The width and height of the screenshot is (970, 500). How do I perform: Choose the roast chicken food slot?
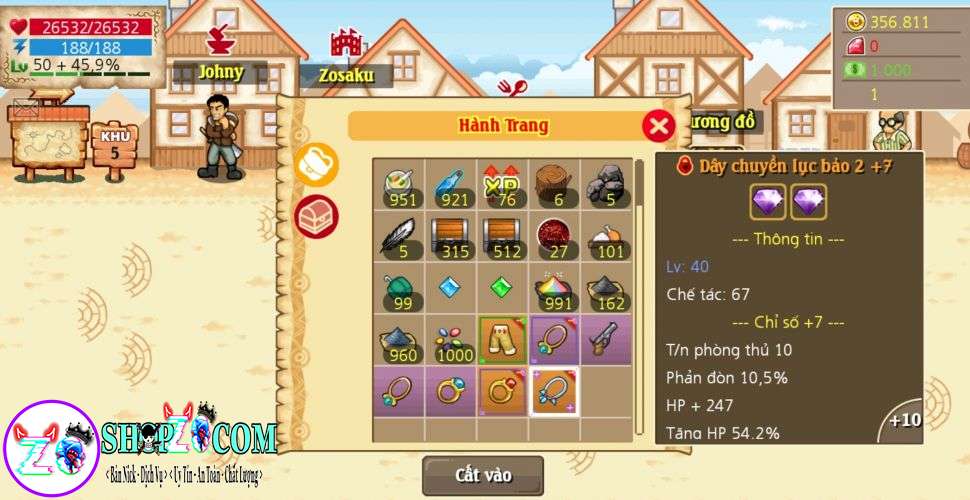608,236
